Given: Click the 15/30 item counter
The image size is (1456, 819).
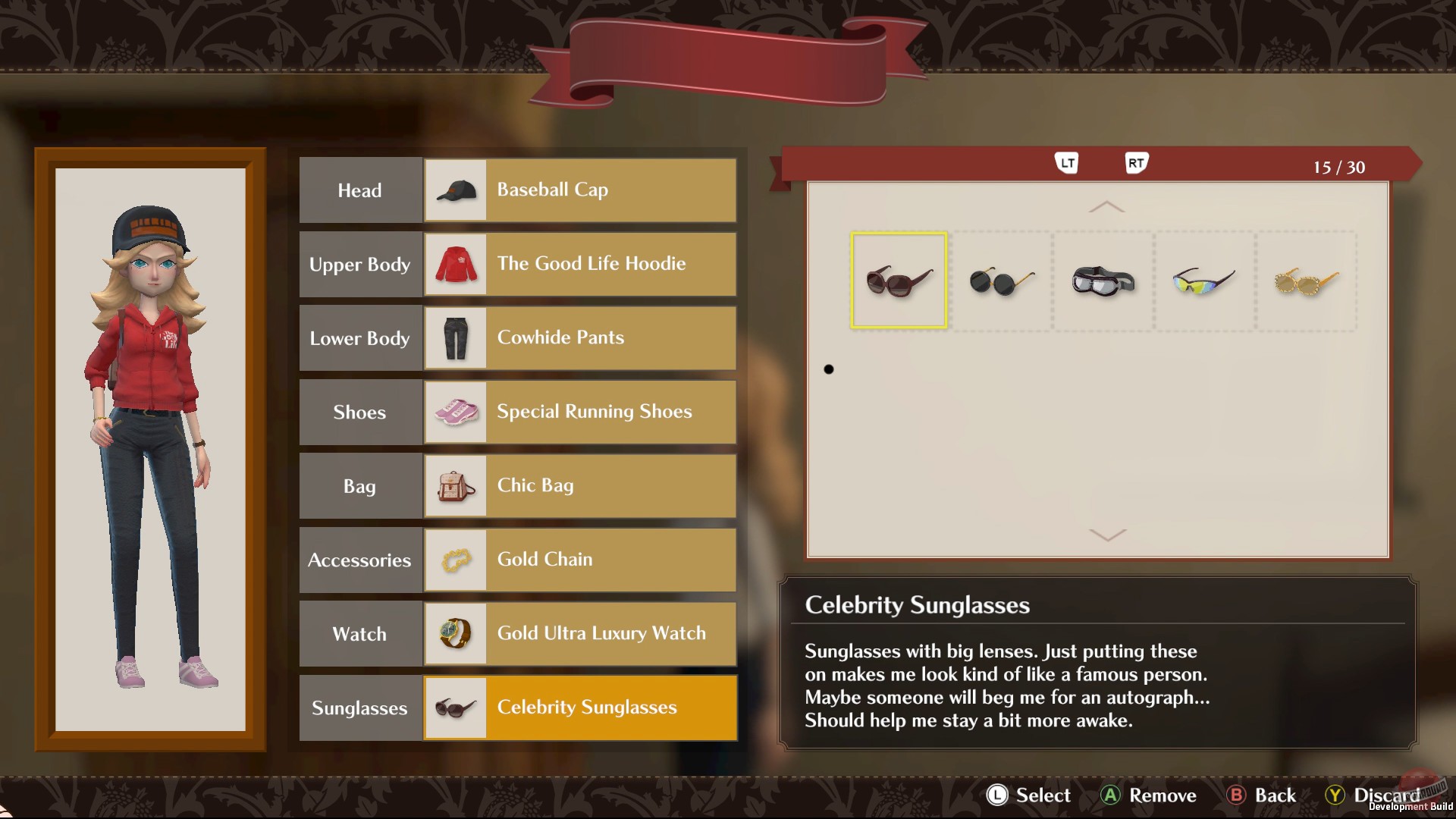Looking at the screenshot, I should coord(1339,167).
